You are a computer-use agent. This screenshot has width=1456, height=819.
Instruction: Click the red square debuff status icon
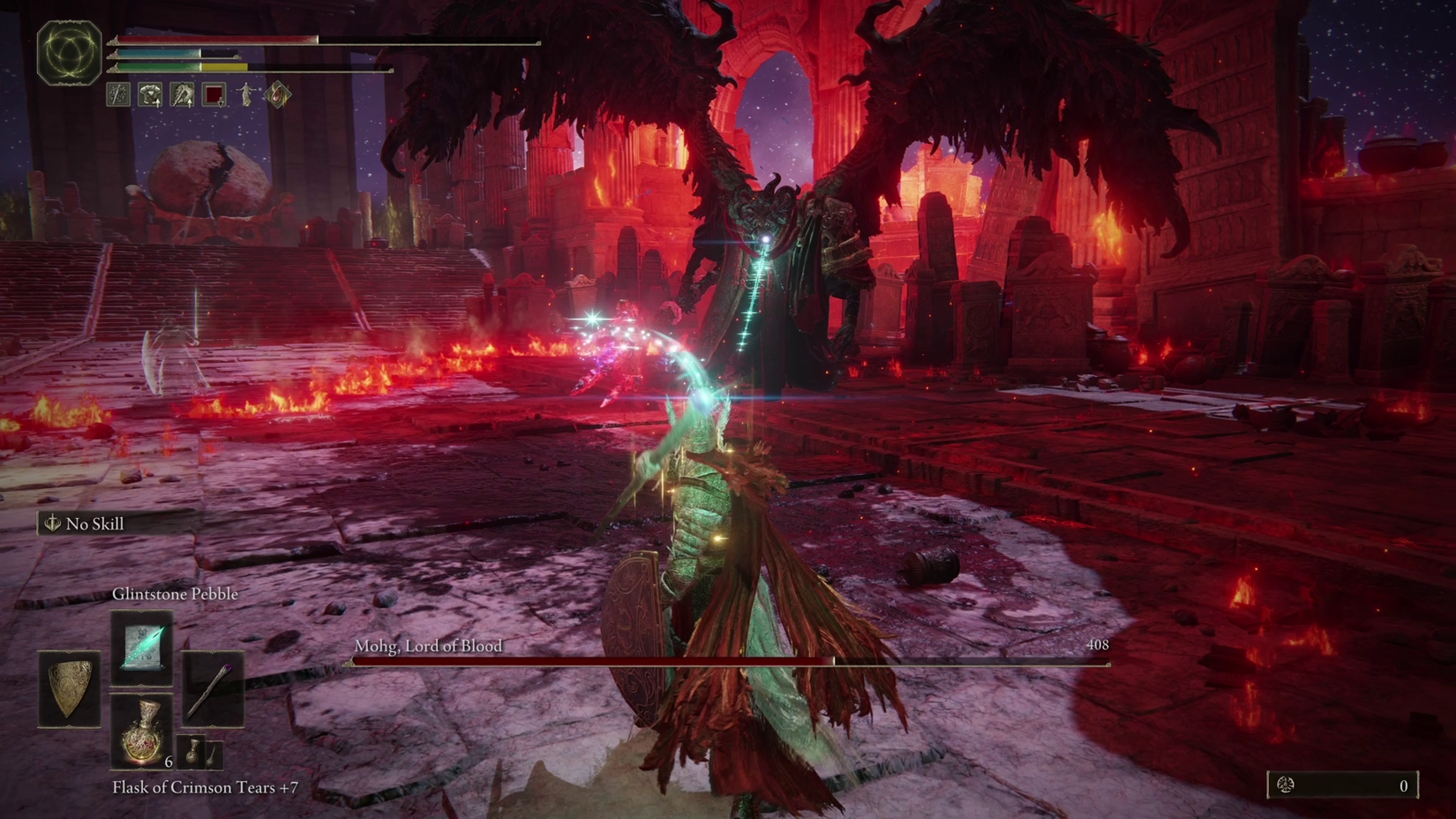tap(214, 94)
